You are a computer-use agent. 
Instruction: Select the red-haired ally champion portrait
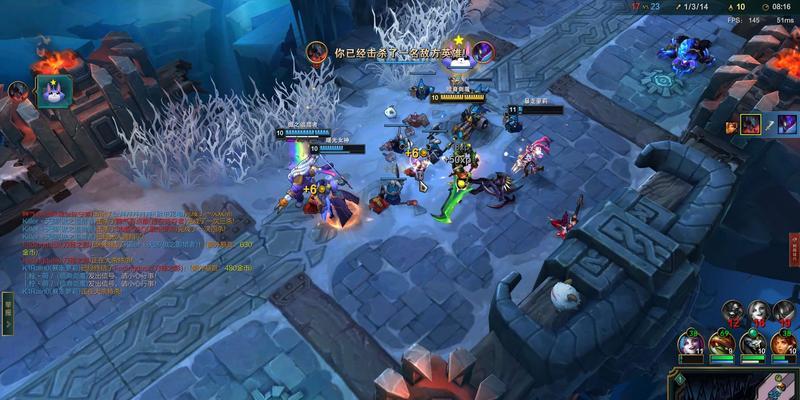click(782, 343)
